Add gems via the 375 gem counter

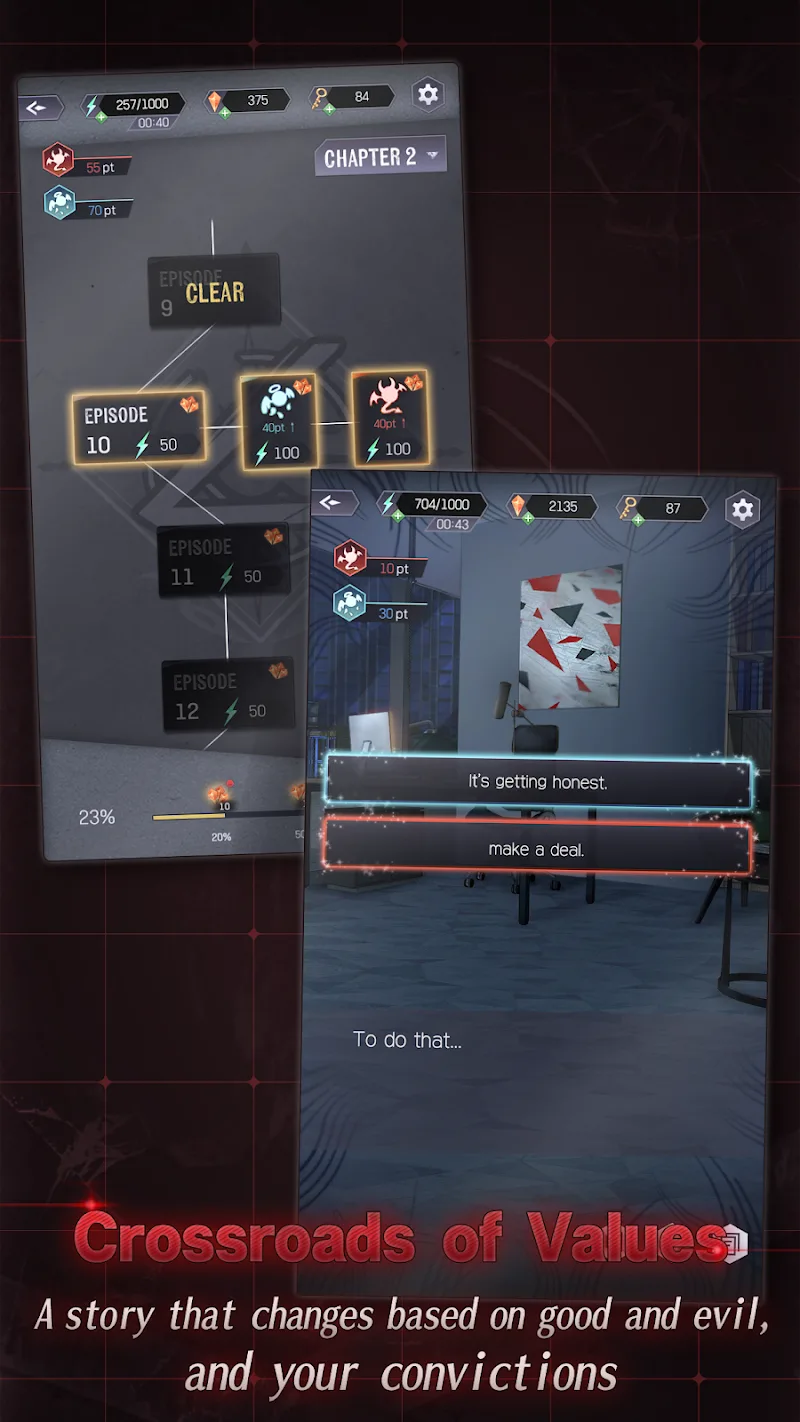pos(225,113)
